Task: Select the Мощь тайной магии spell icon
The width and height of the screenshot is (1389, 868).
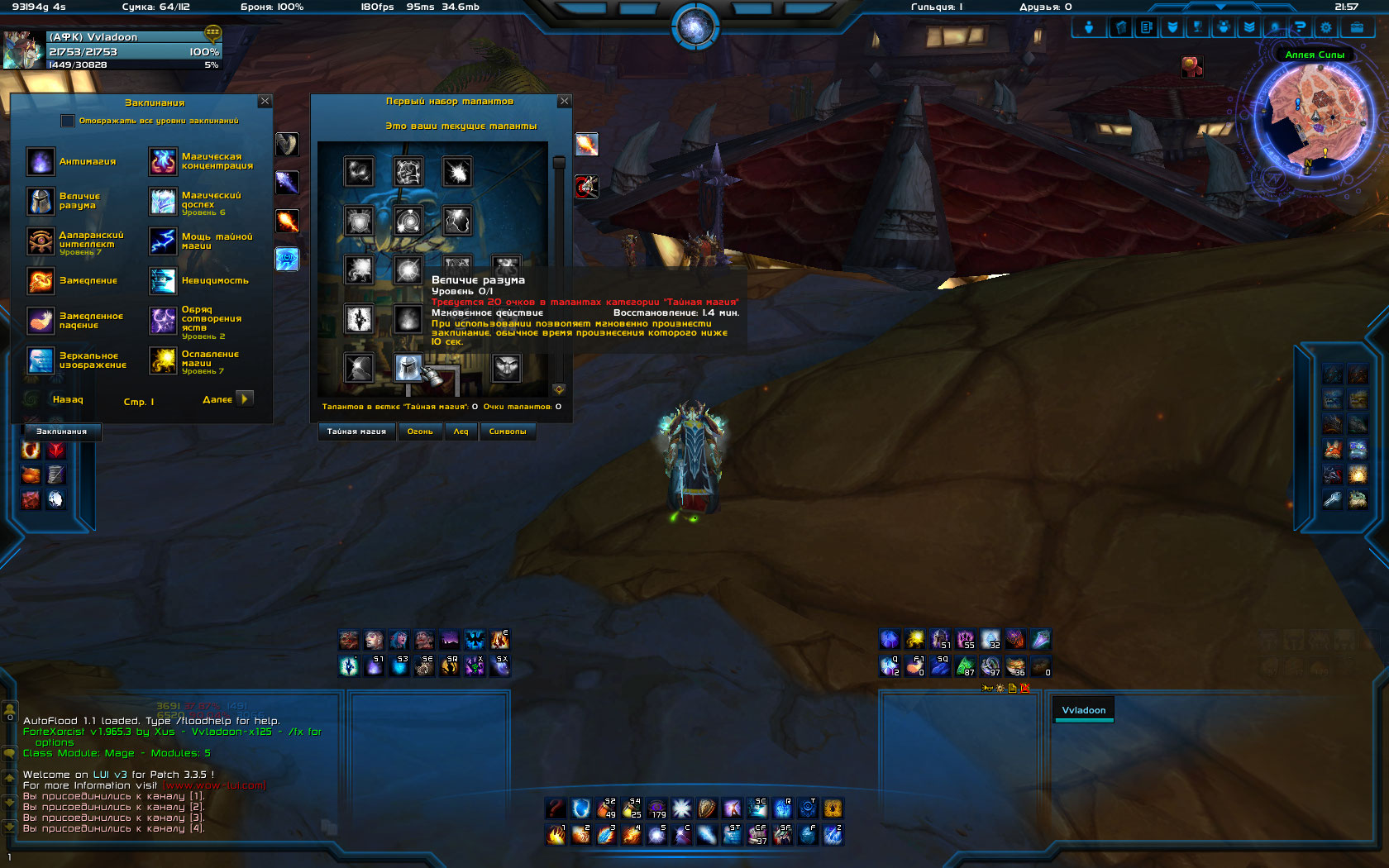Action: [x=163, y=241]
